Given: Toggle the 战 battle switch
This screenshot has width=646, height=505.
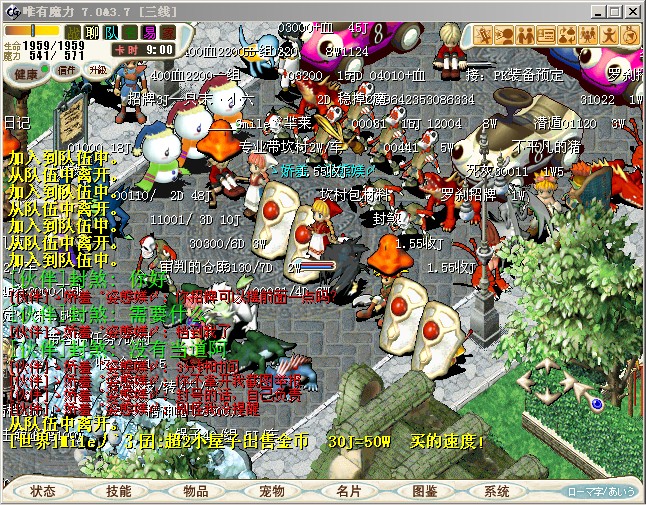Looking at the screenshot, I should (x=73, y=32).
